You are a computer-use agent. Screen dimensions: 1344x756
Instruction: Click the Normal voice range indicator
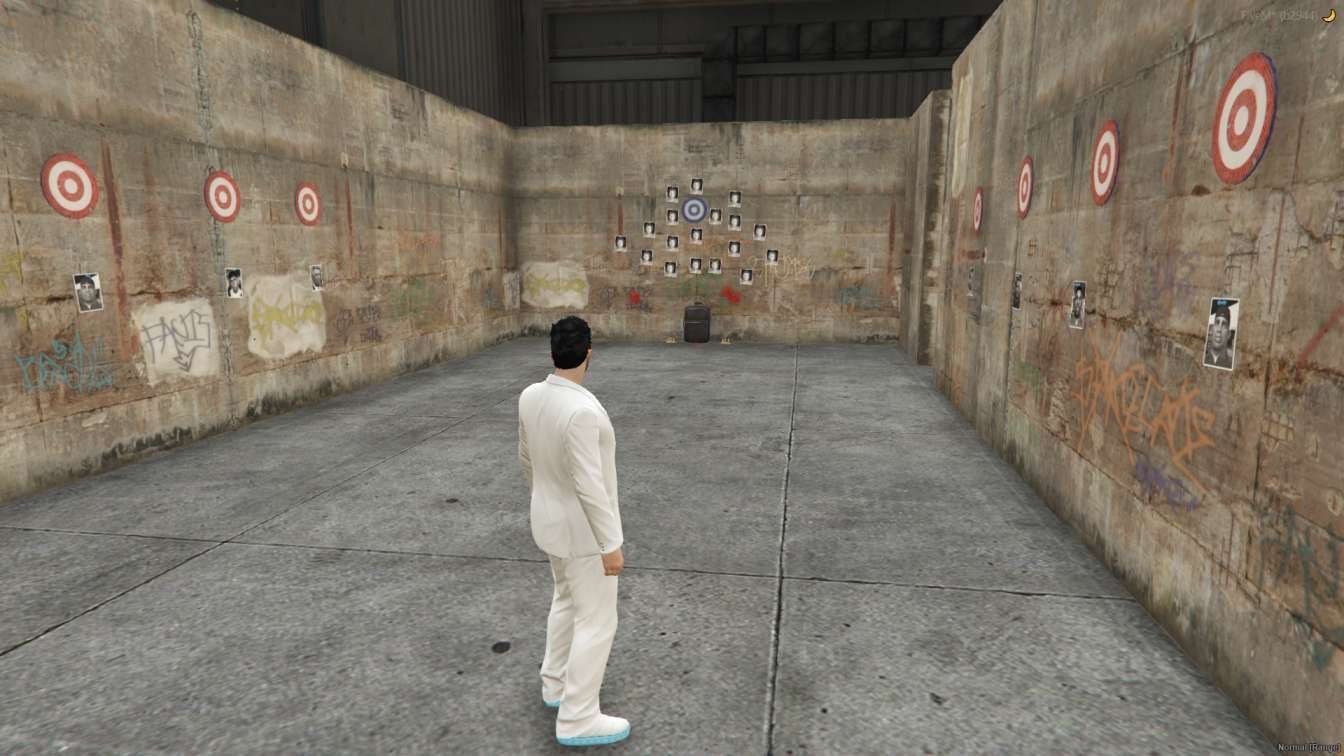click(1306, 747)
